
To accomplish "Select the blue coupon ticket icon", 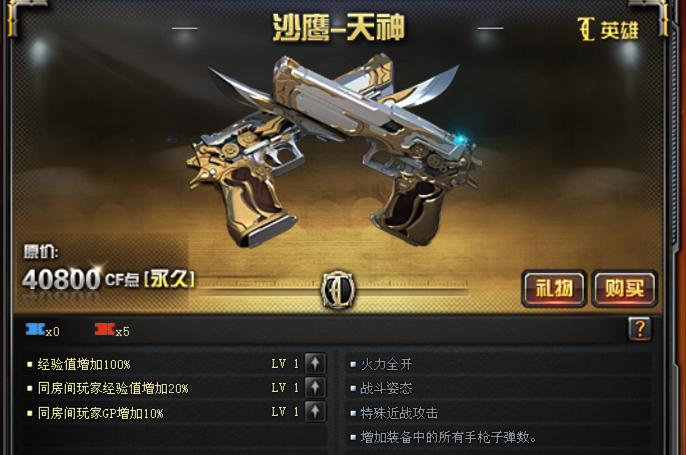I will (x=35, y=329).
